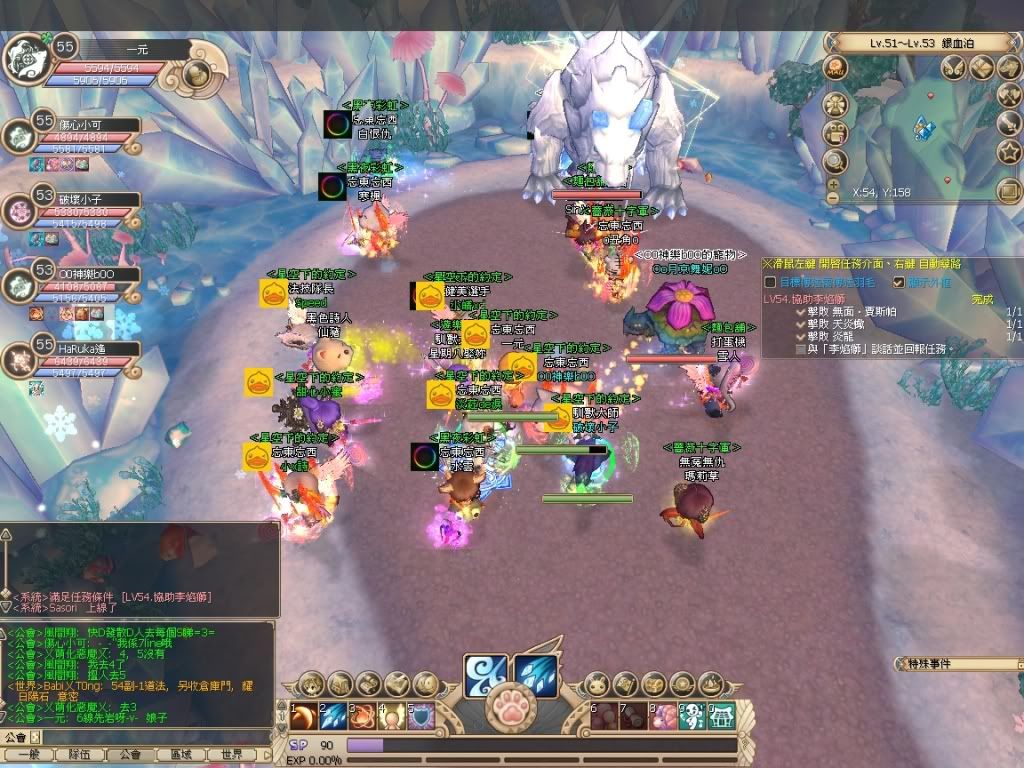This screenshot has height=768, width=1024.
Task: Zoom in the minimap with the plus button
Action: [x=833, y=184]
